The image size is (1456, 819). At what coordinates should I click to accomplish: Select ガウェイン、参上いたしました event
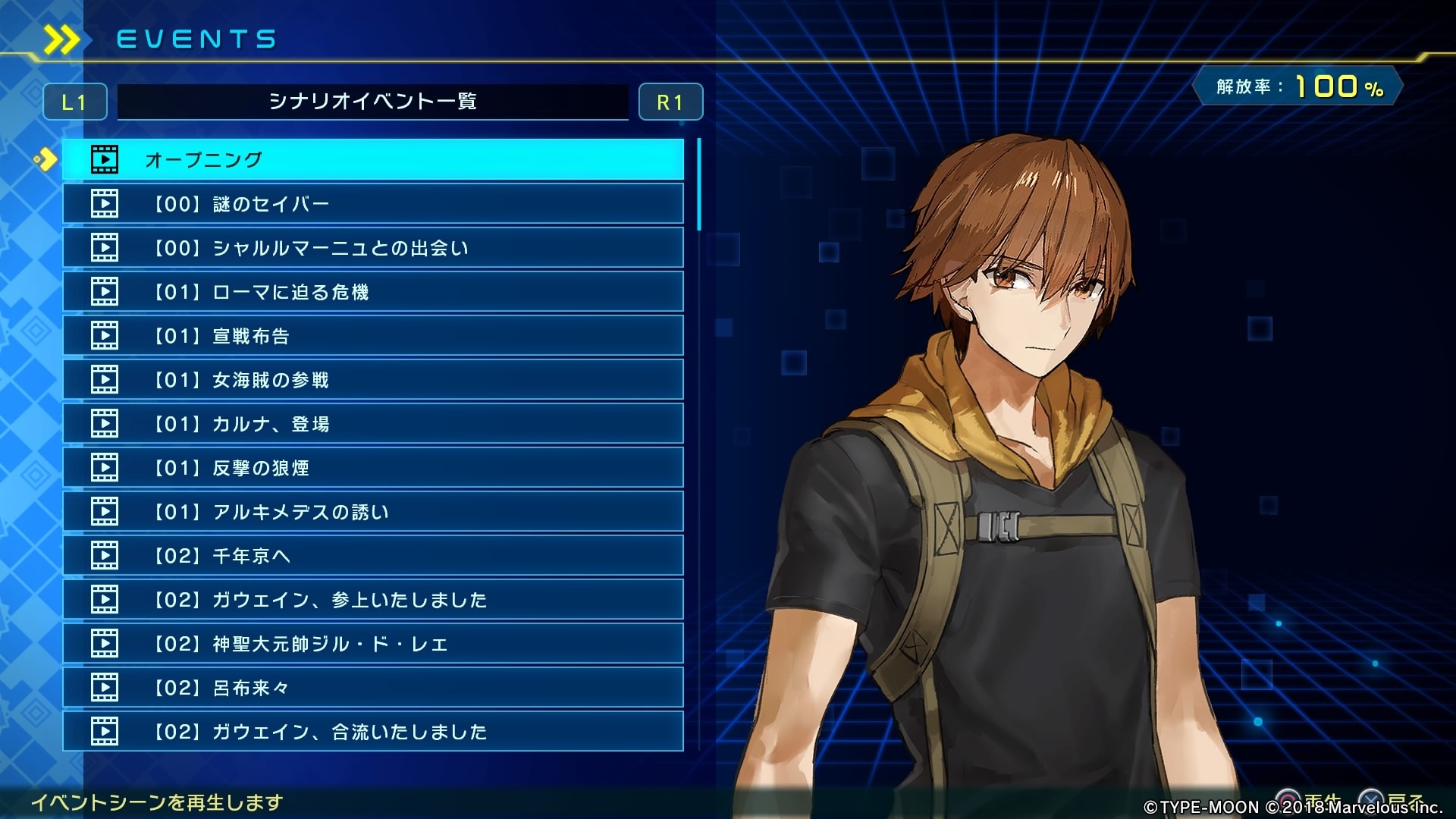[x=372, y=599]
